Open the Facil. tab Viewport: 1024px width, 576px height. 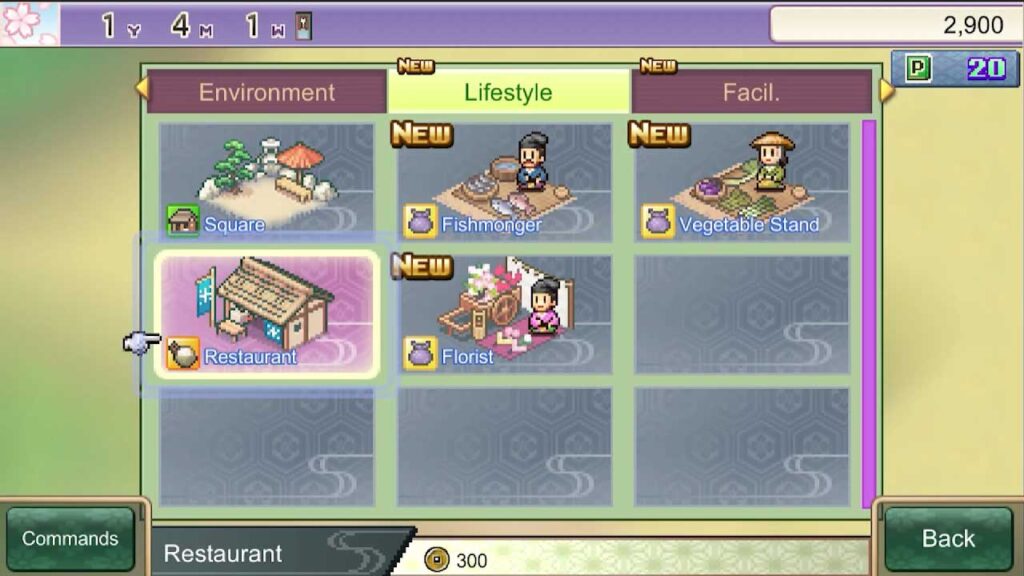click(x=751, y=92)
